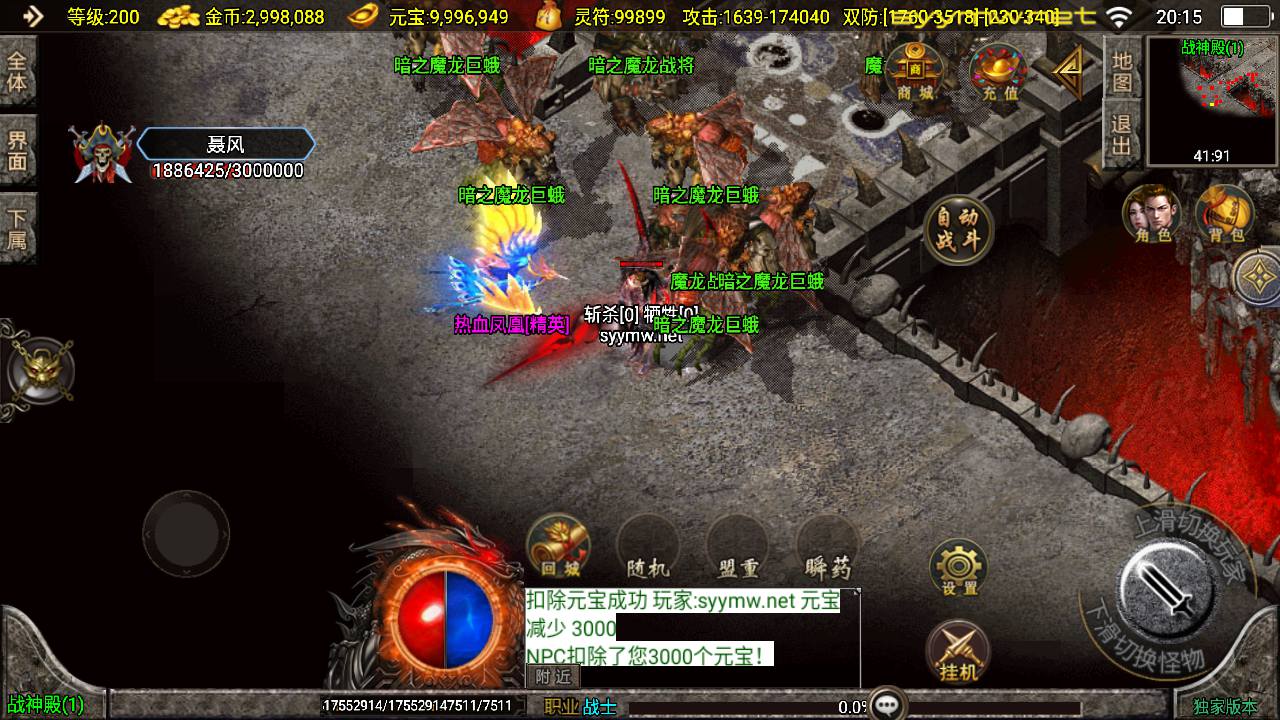The height and width of the screenshot is (720, 1280).
Task: Switch to the 全体 tab
Action: point(17,70)
